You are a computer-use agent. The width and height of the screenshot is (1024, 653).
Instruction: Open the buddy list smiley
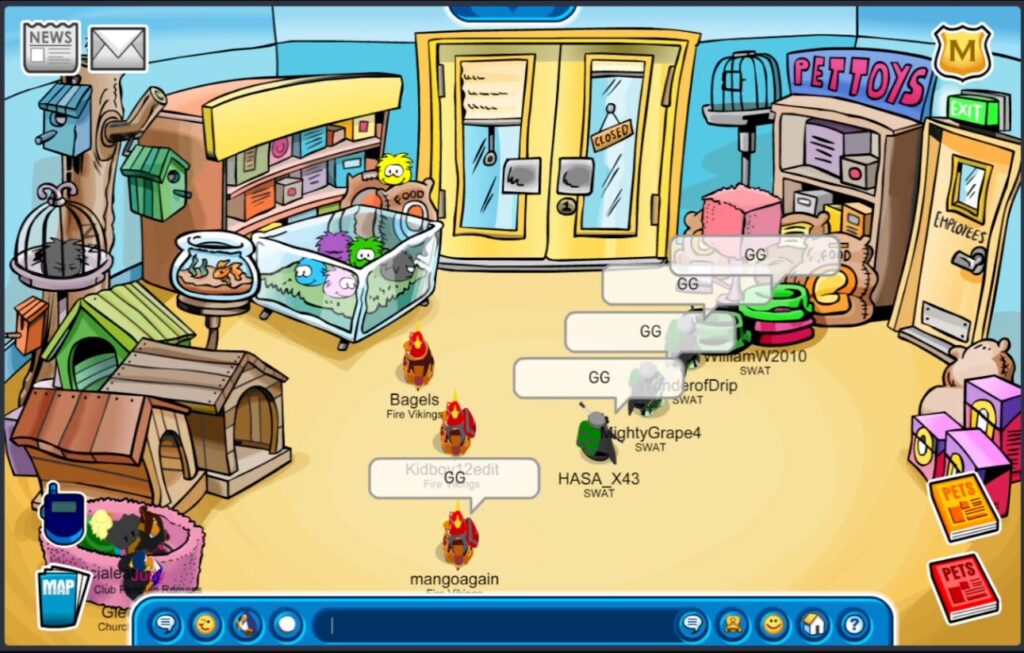coord(773,626)
